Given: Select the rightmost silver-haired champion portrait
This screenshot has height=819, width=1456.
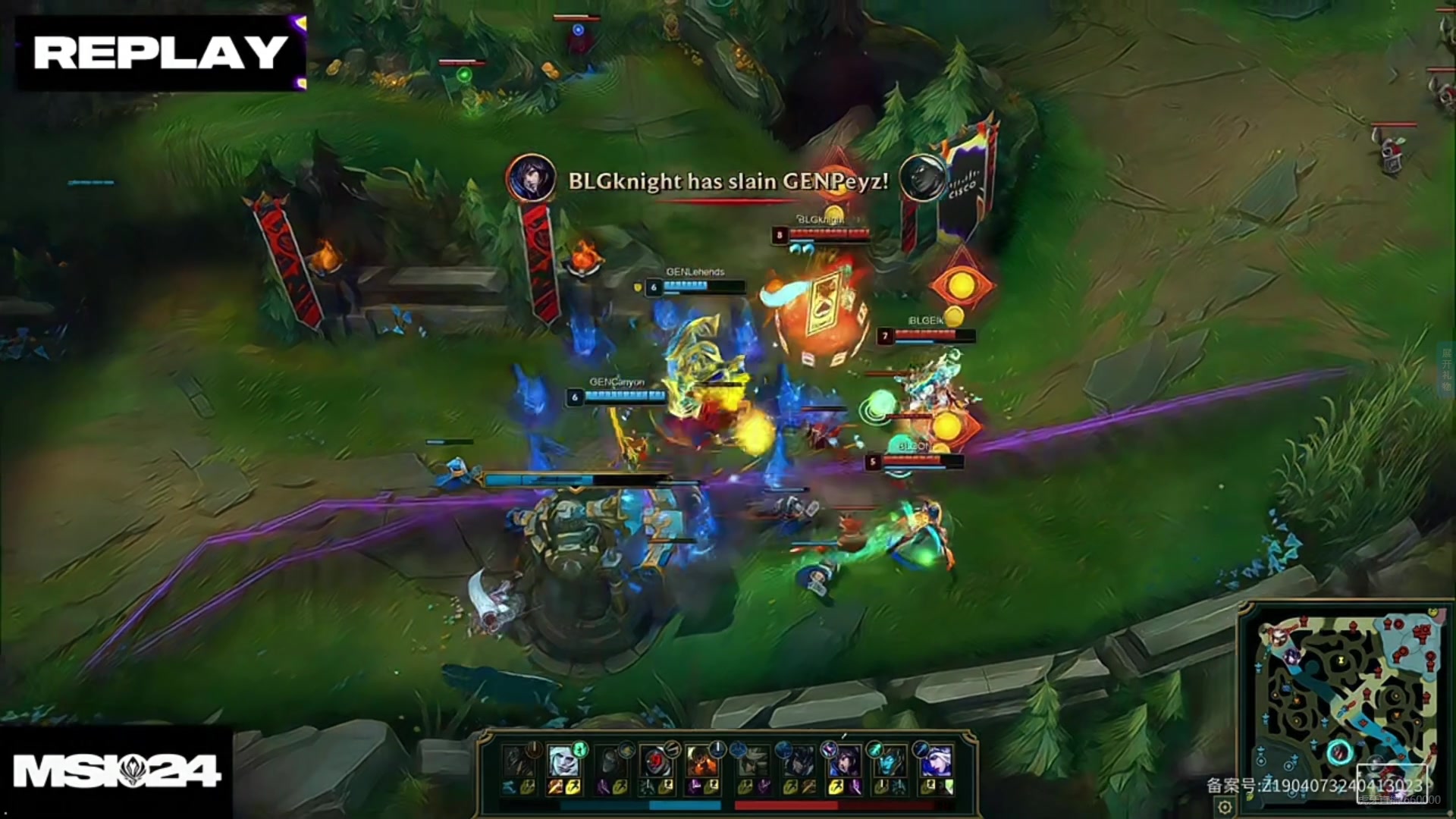Looking at the screenshot, I should [935, 761].
